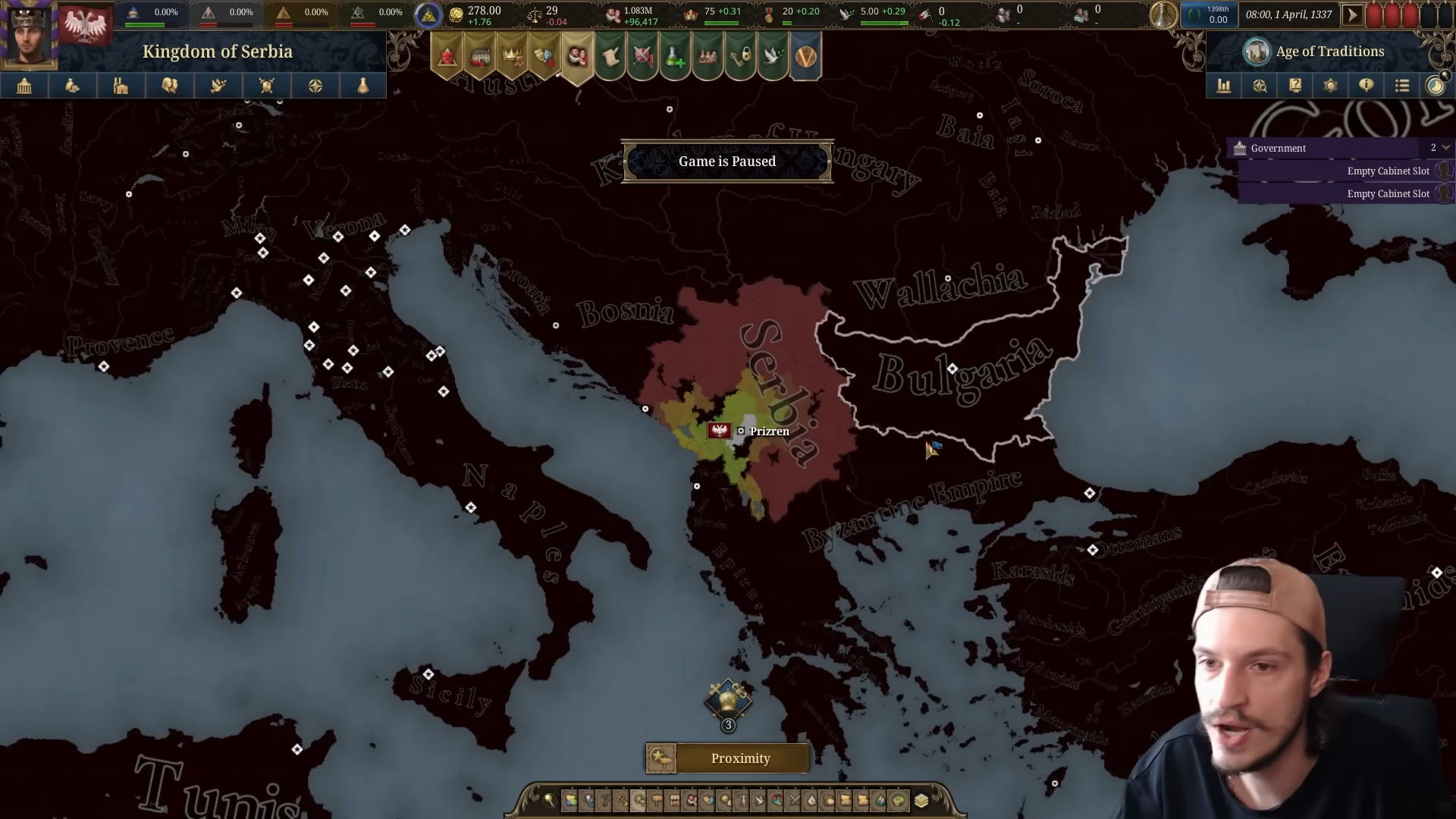Viewport: 1456px width, 819px height.
Task: Toggle the terrain mountains map mode icon
Action: pyautogui.click(x=880, y=800)
